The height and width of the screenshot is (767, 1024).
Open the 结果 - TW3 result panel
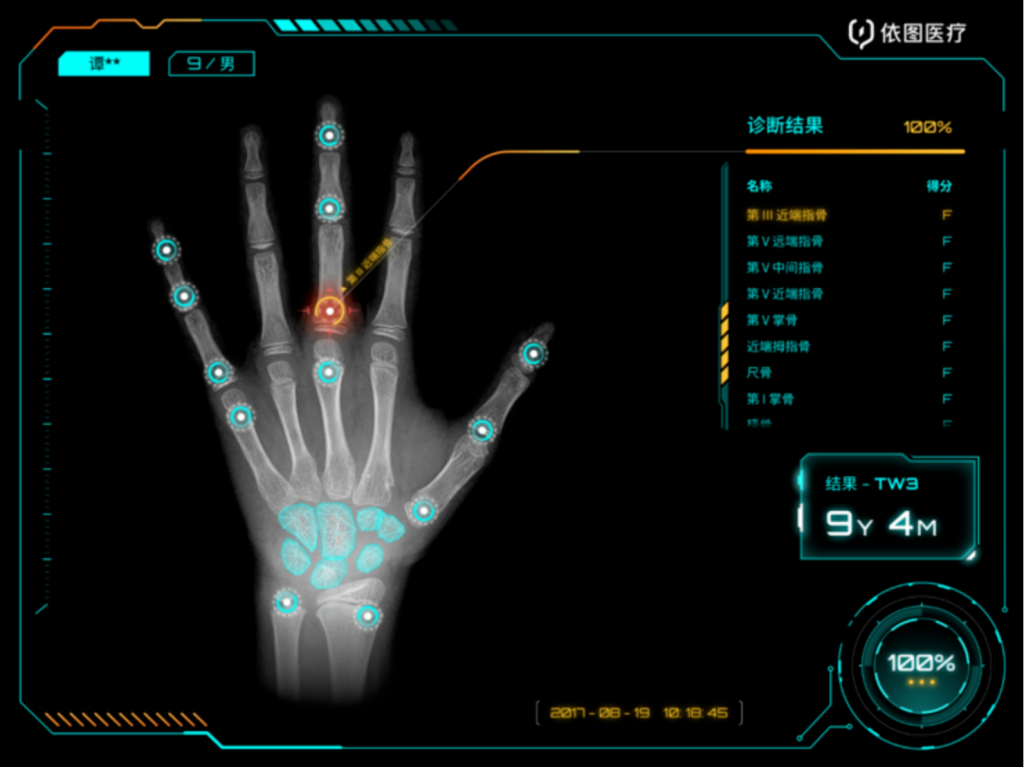[x=888, y=507]
